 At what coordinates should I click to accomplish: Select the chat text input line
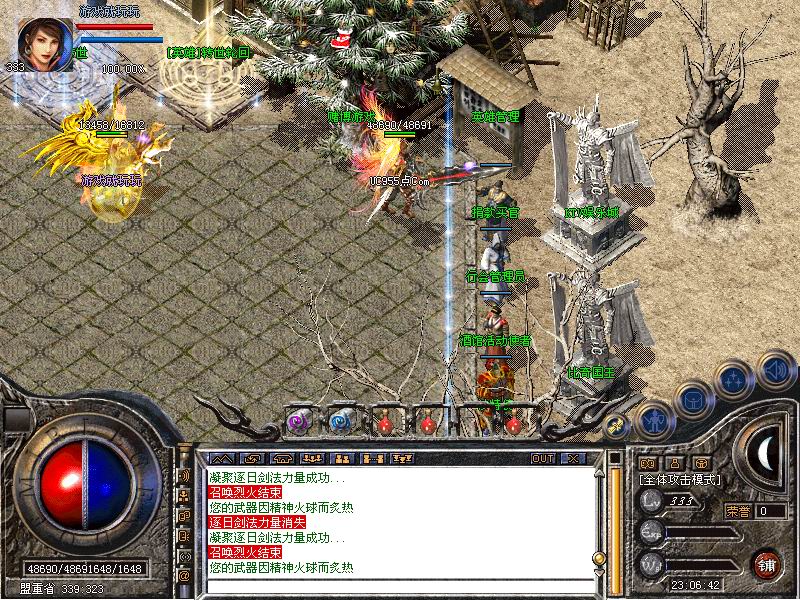pos(400,586)
